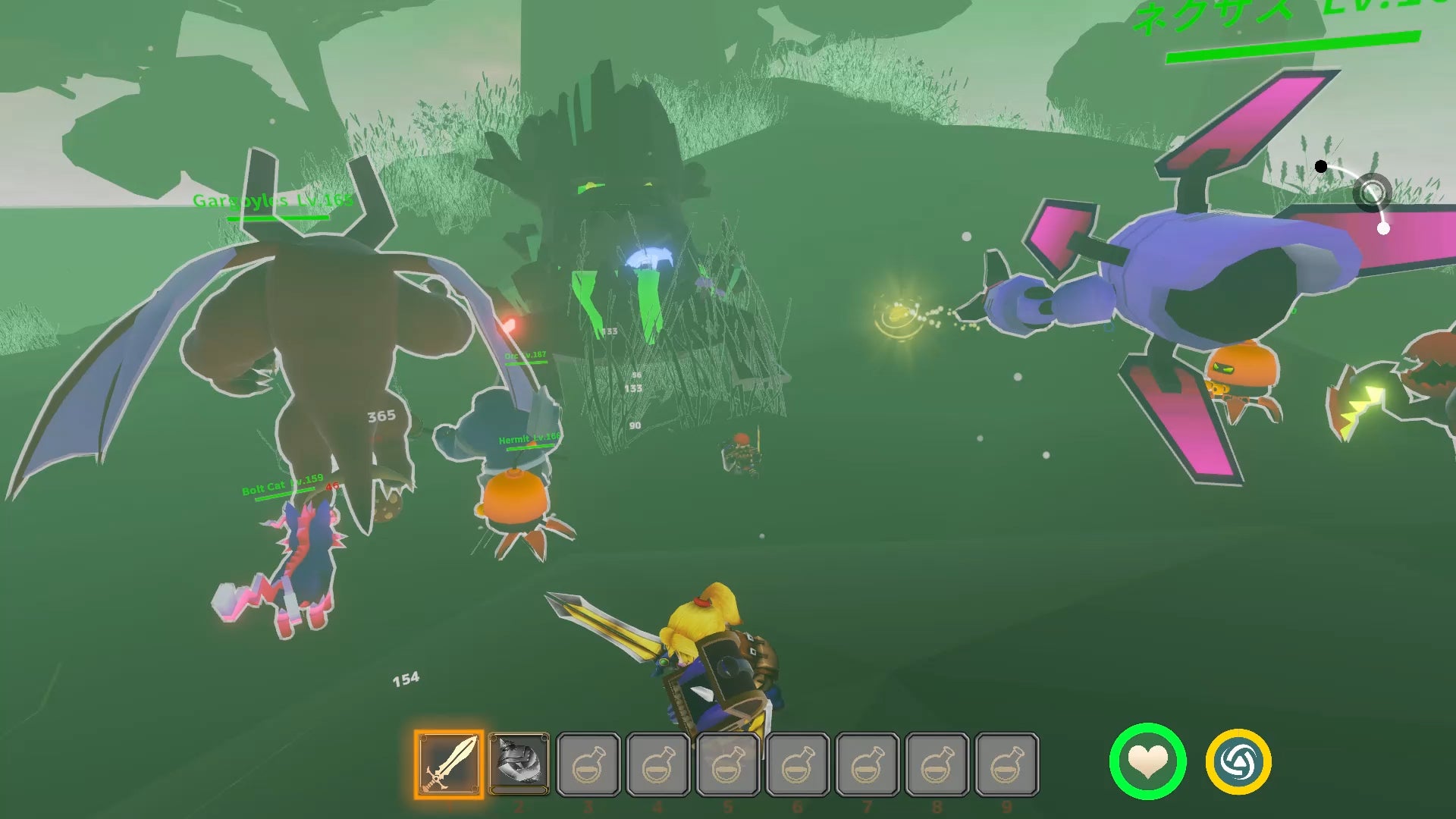Click the green heart icon
Image resolution: width=1456 pixels, height=819 pixels.
[x=1147, y=761]
